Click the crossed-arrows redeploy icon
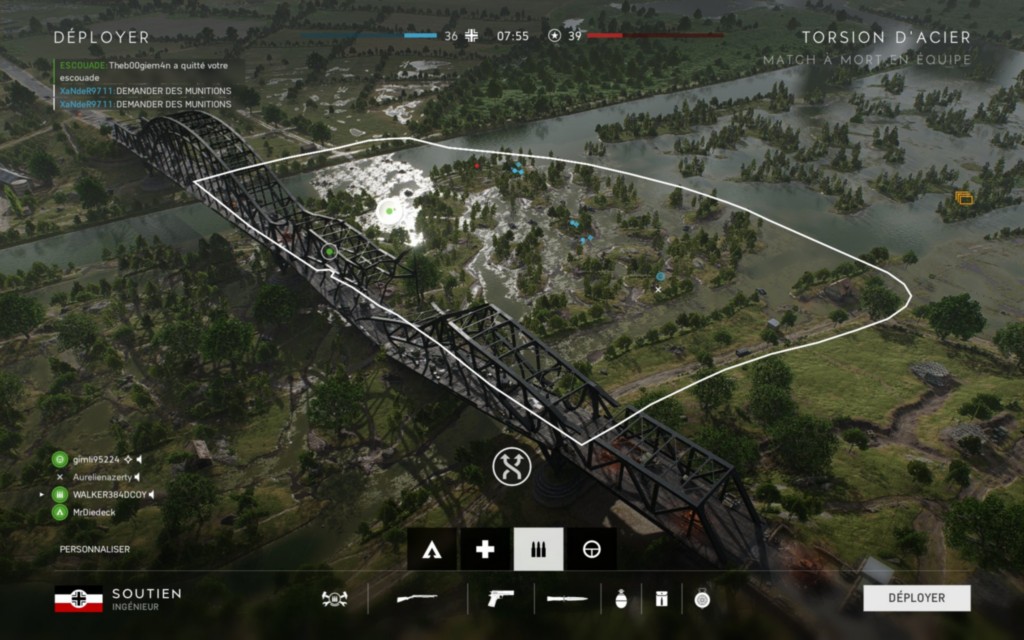Screen dimensions: 1024x640 [x=511, y=466]
